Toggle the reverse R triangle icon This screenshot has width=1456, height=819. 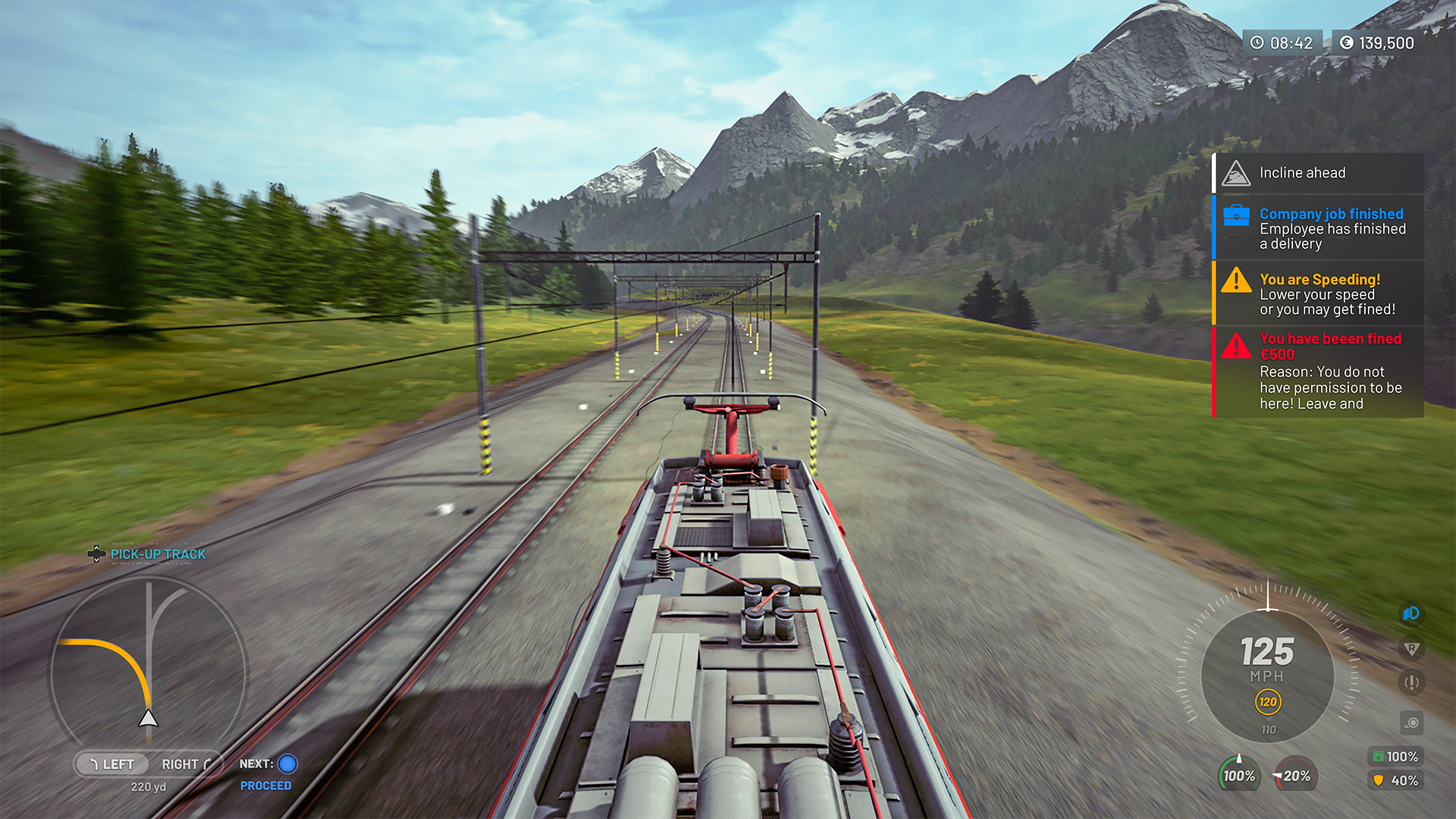1410,649
